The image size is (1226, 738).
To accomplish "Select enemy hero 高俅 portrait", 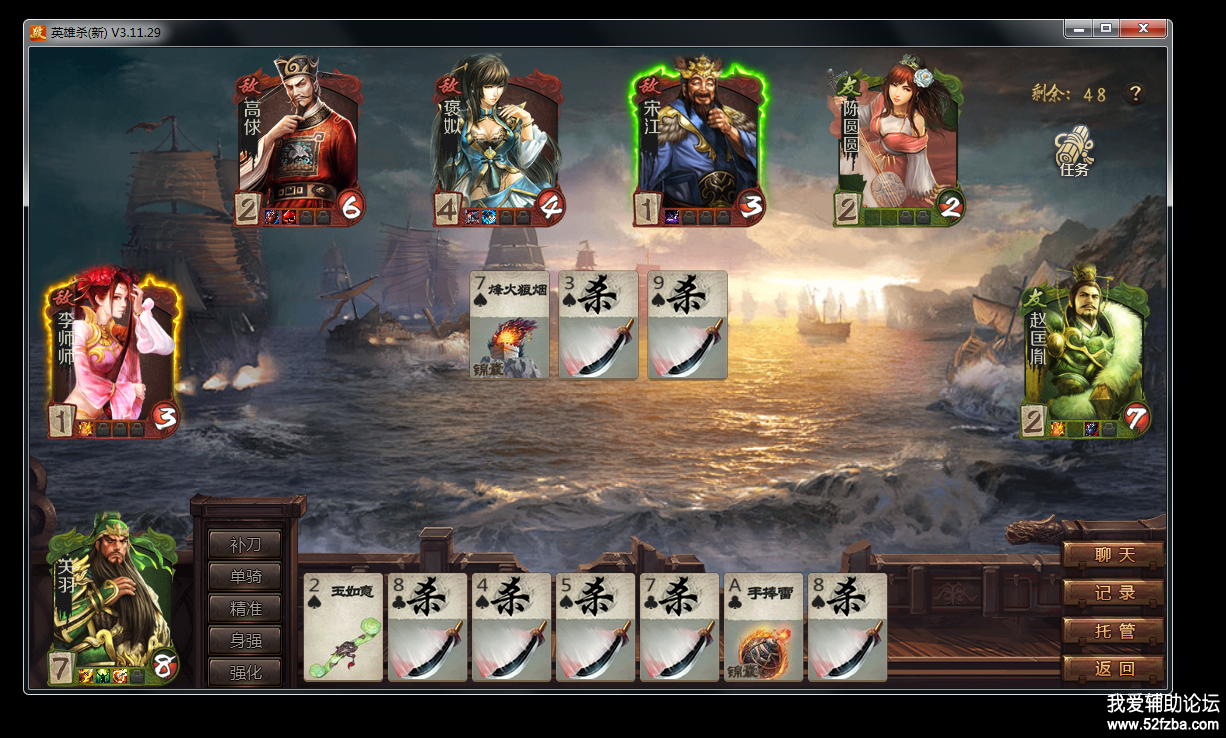I will pos(299,141).
